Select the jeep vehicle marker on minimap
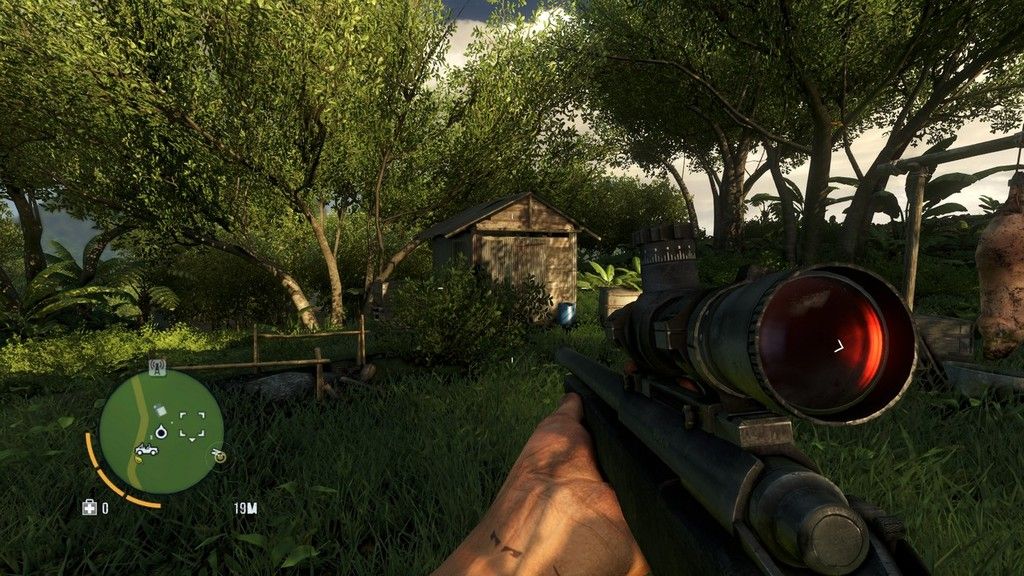This screenshot has height=576, width=1024. 146,449
